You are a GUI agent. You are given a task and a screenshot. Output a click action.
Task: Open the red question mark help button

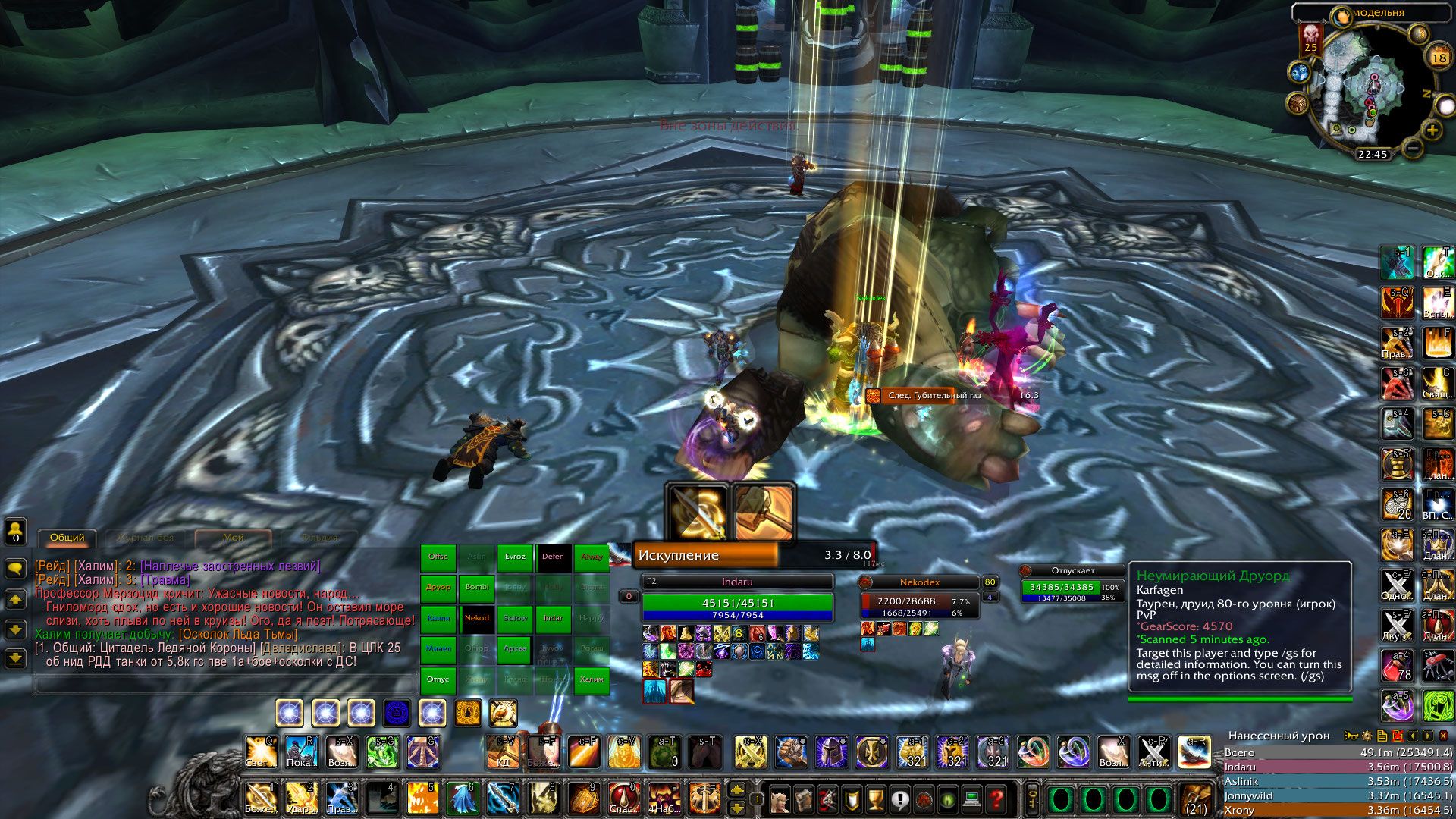click(x=997, y=799)
